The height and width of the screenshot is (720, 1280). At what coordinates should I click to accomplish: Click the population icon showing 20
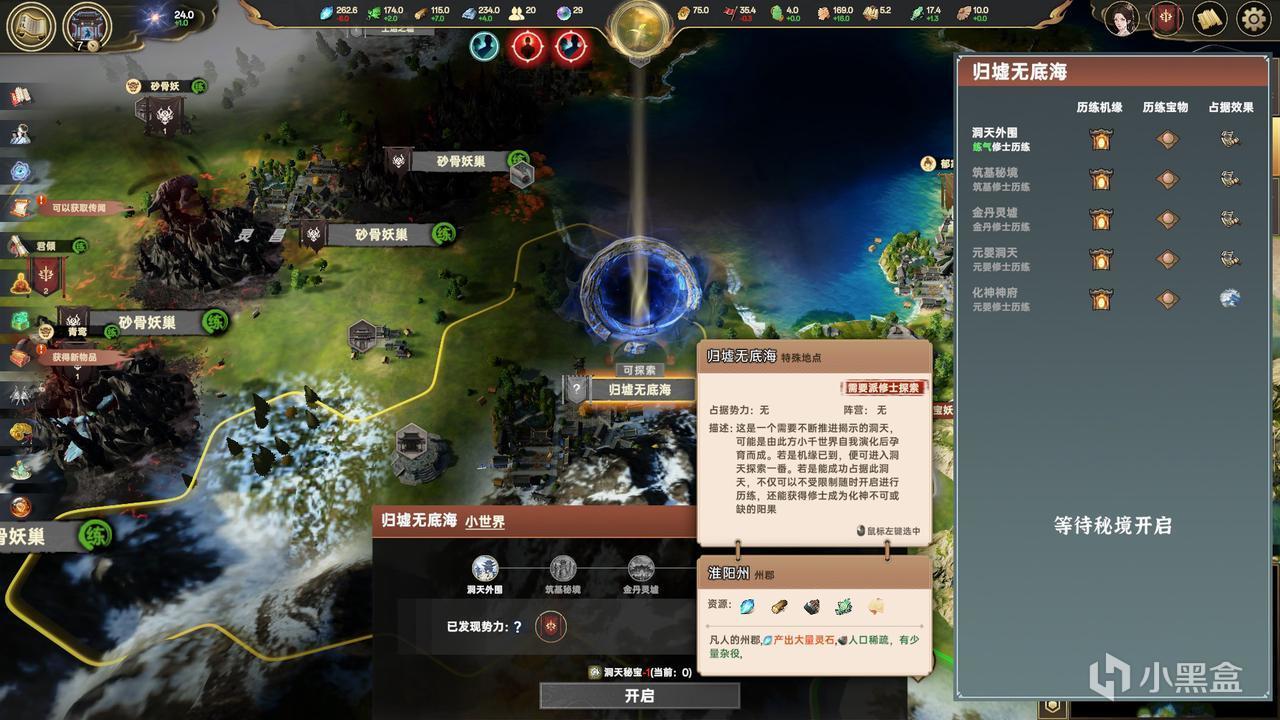point(515,12)
